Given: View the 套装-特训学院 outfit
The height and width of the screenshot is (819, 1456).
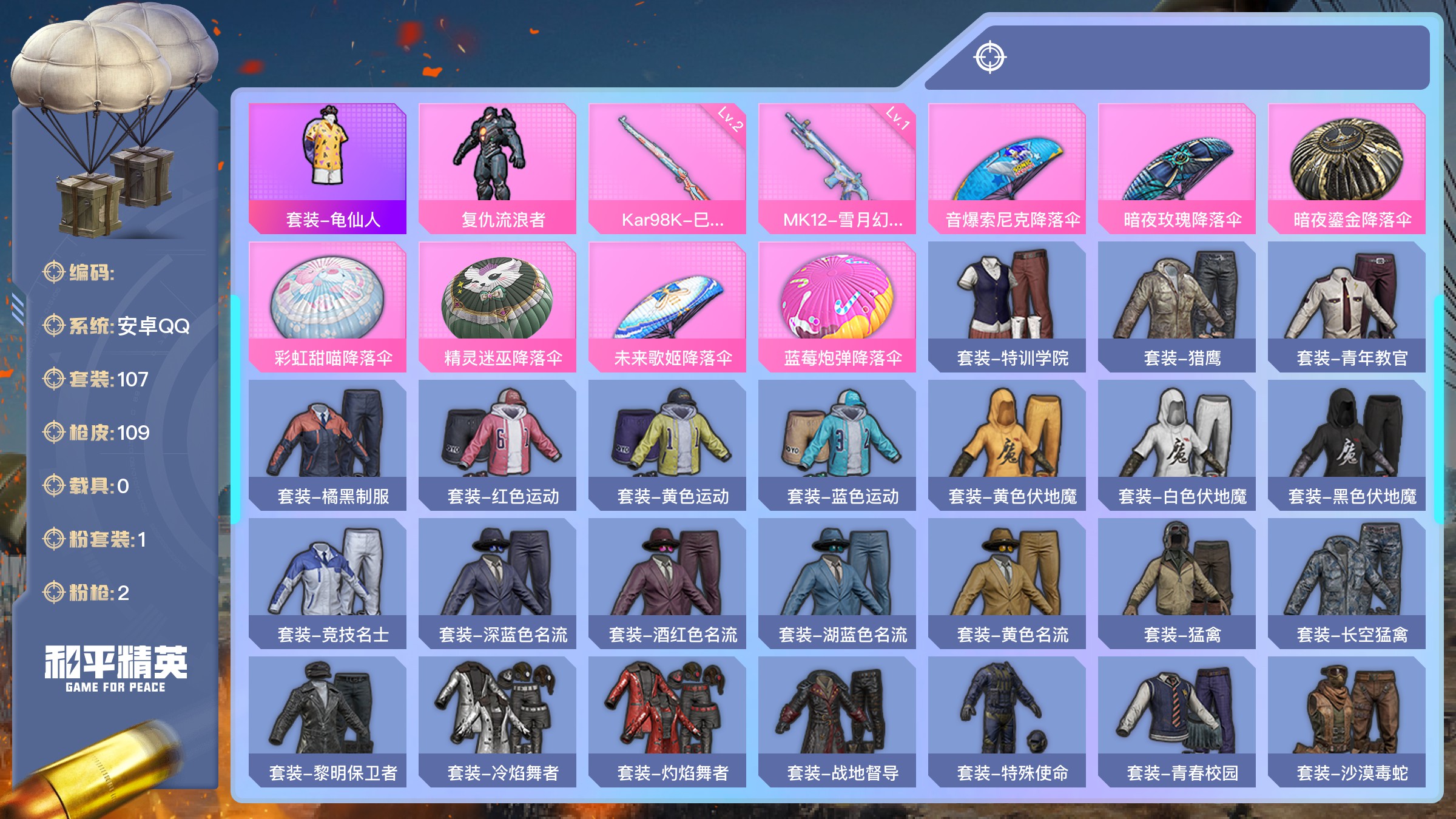Looking at the screenshot, I should point(1007,306).
